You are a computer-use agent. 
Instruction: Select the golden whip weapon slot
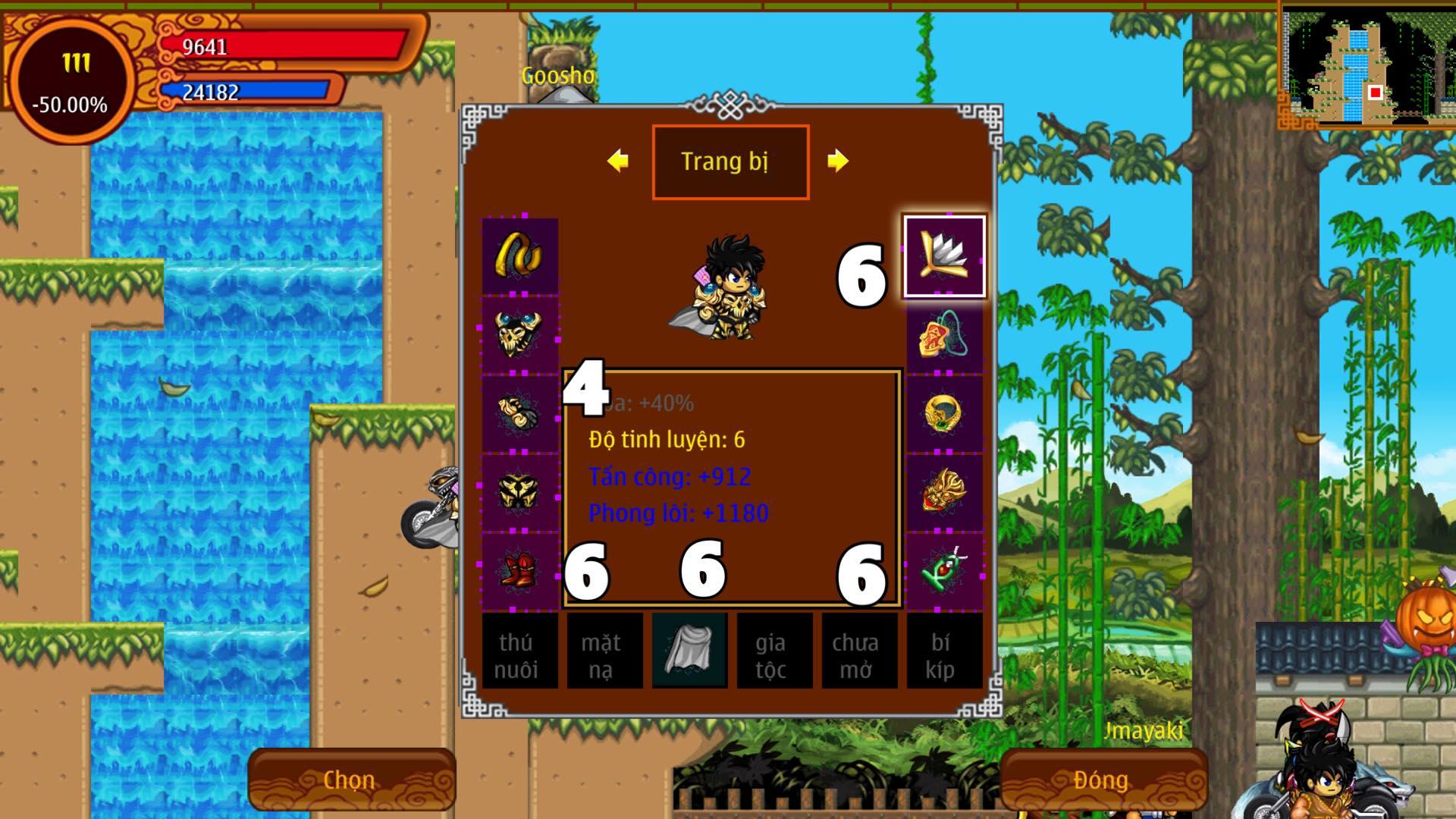(x=520, y=256)
